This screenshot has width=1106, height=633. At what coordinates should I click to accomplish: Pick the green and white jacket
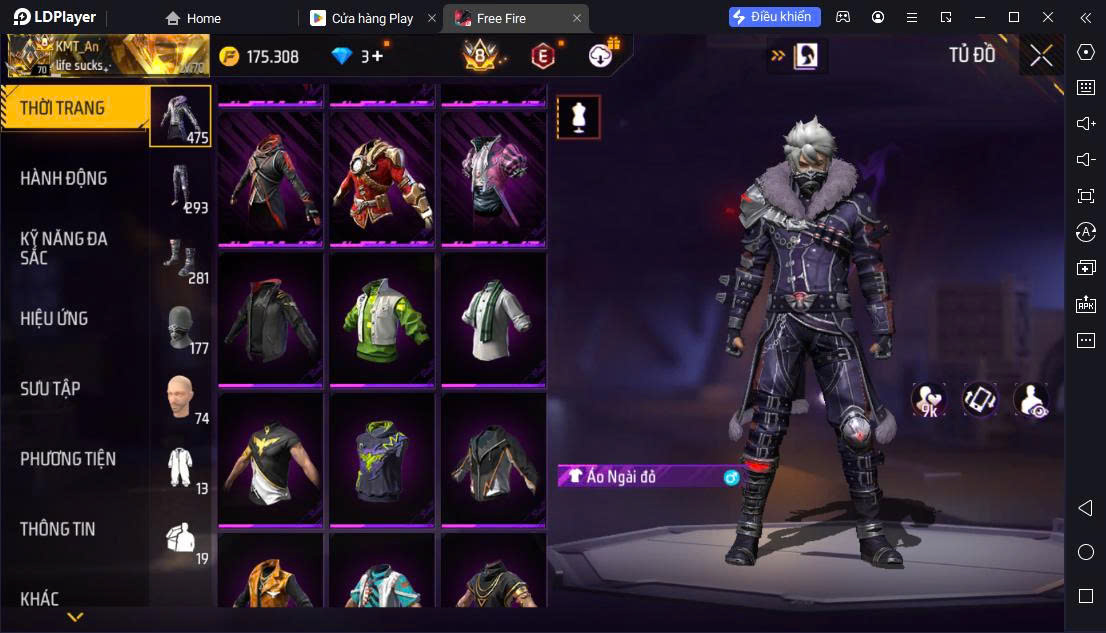383,318
